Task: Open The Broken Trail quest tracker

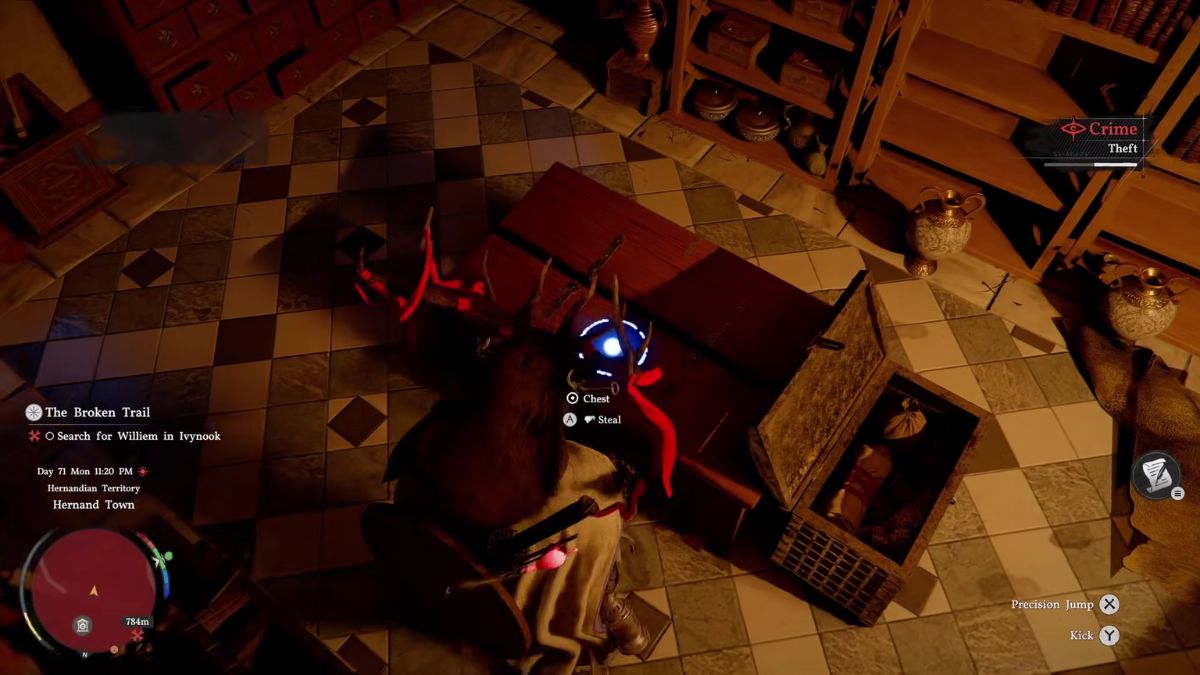Action: (95, 412)
